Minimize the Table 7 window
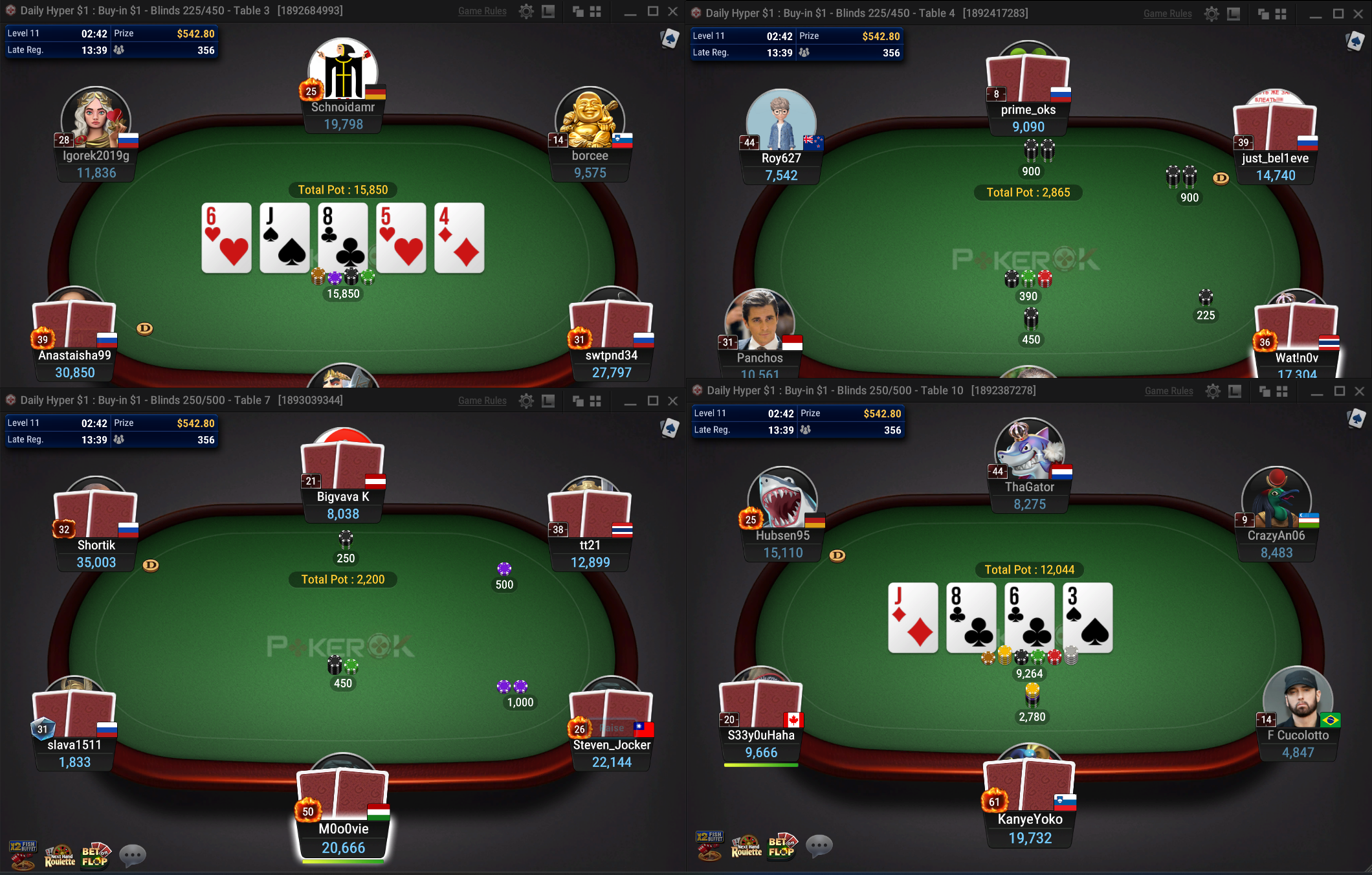 tap(630, 401)
